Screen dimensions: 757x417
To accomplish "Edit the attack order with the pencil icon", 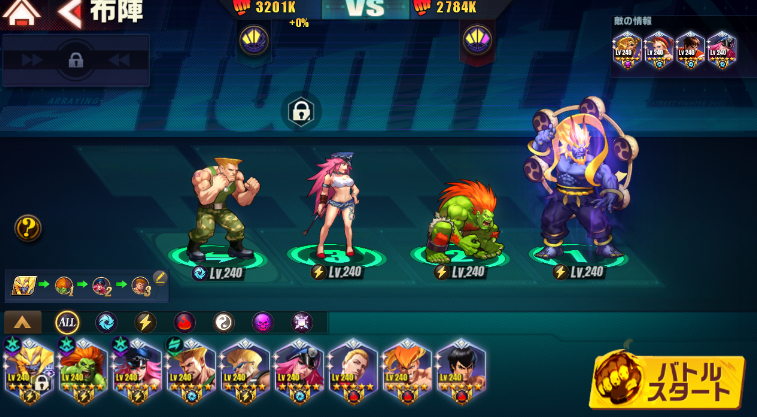I will [159, 278].
